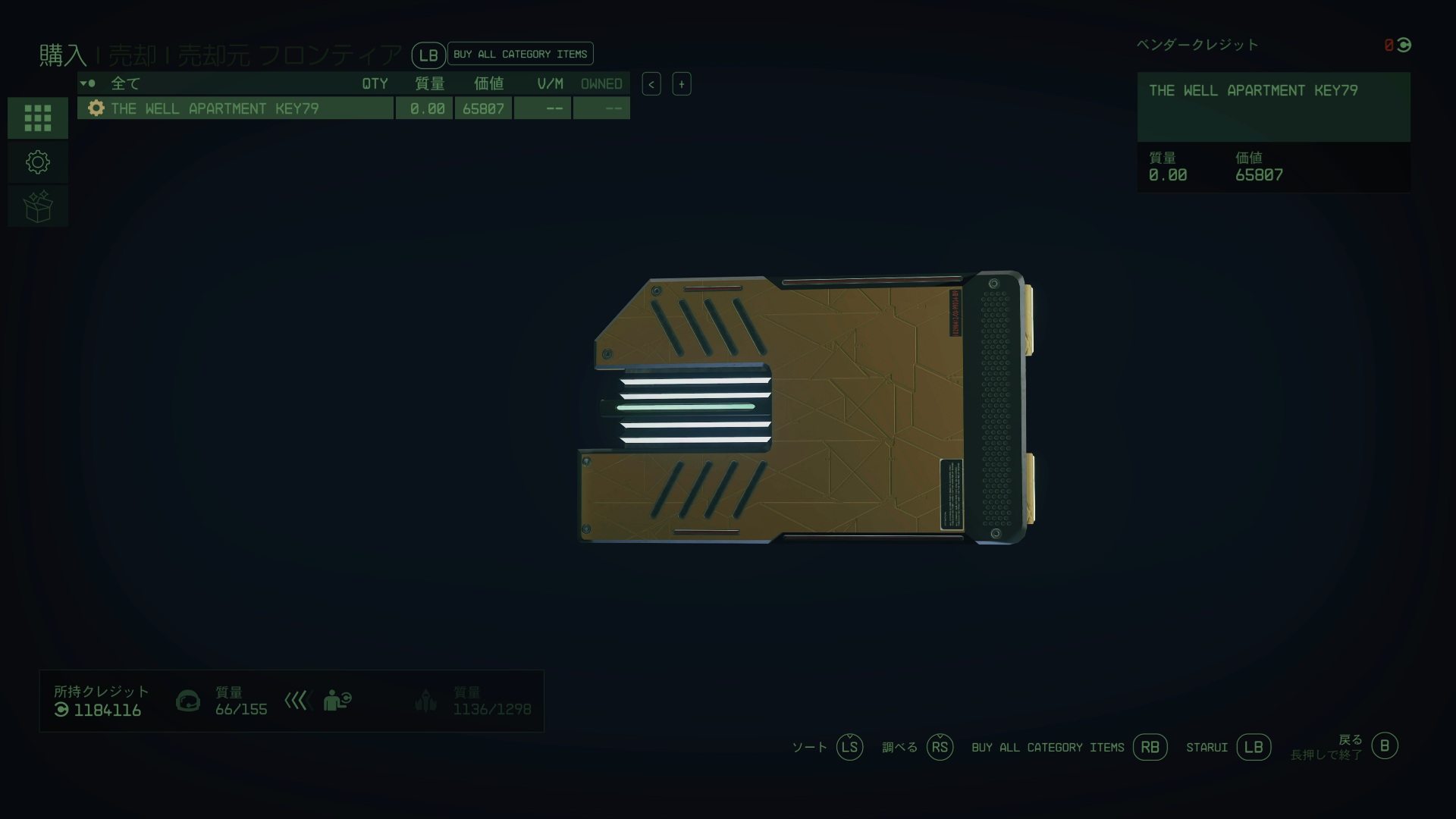The height and width of the screenshot is (819, 1456).
Task: Open the 売却元 フロンティア tab
Action: [x=290, y=55]
